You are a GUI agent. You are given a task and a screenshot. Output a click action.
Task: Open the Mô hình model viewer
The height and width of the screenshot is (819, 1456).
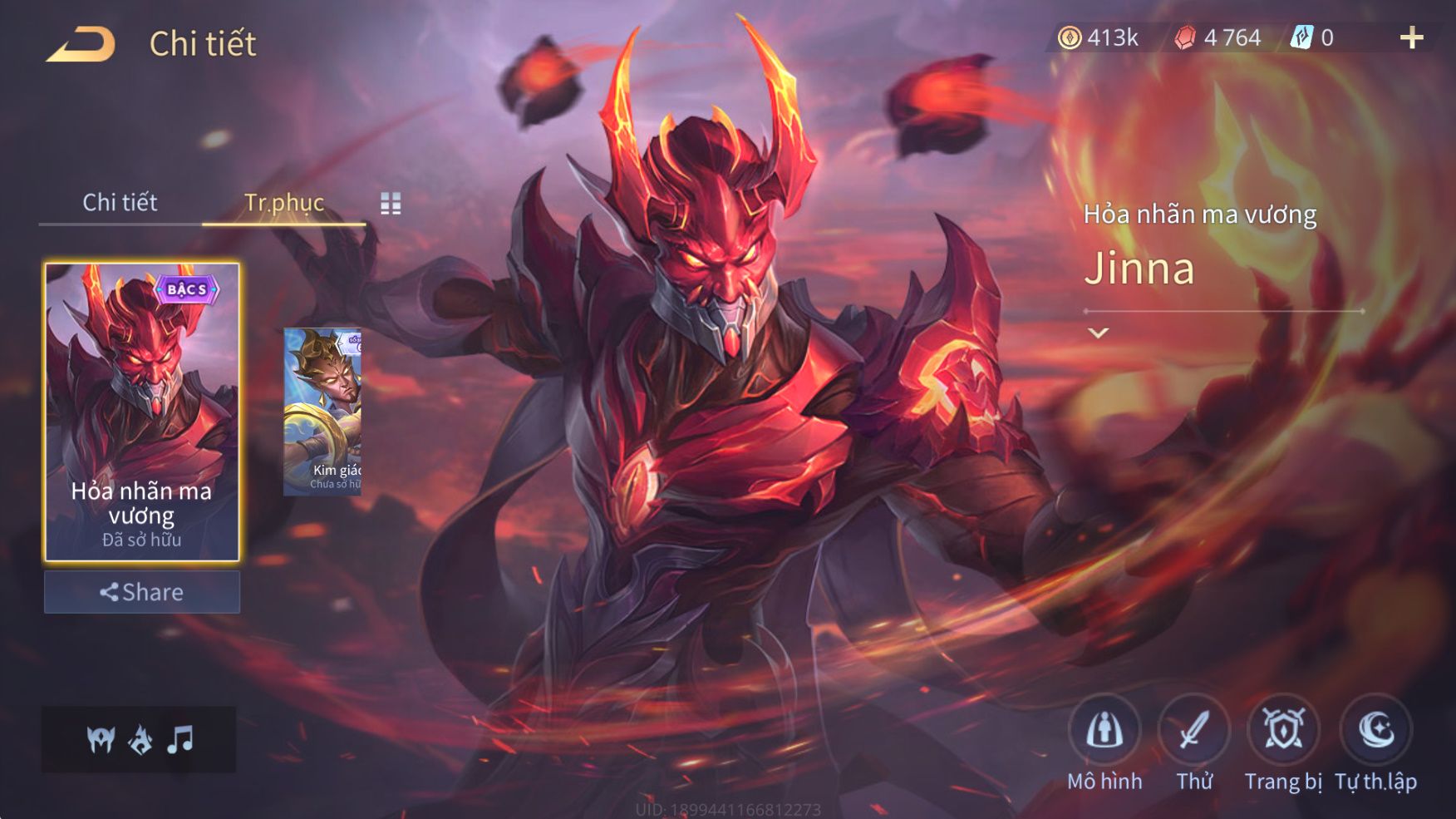tap(1104, 732)
